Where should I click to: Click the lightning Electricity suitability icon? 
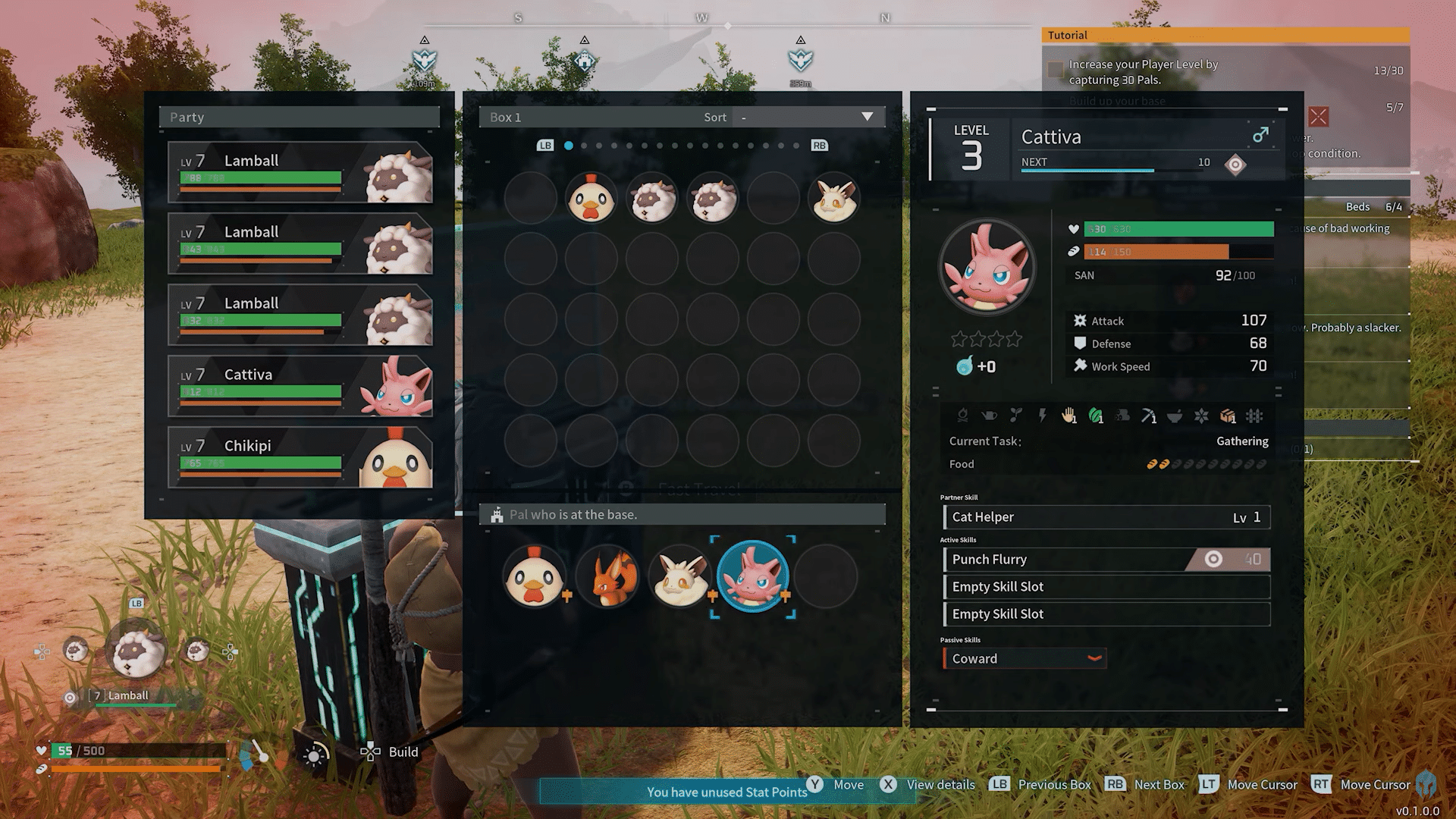(1043, 416)
